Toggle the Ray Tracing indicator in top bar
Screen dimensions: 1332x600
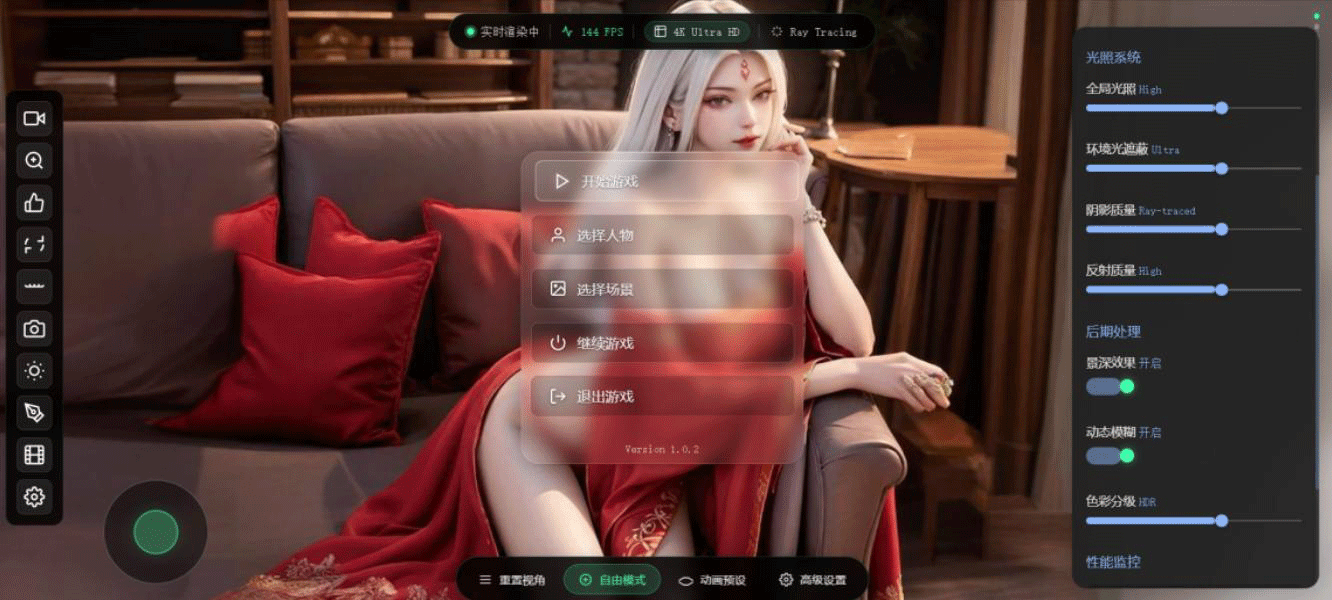[x=814, y=32]
